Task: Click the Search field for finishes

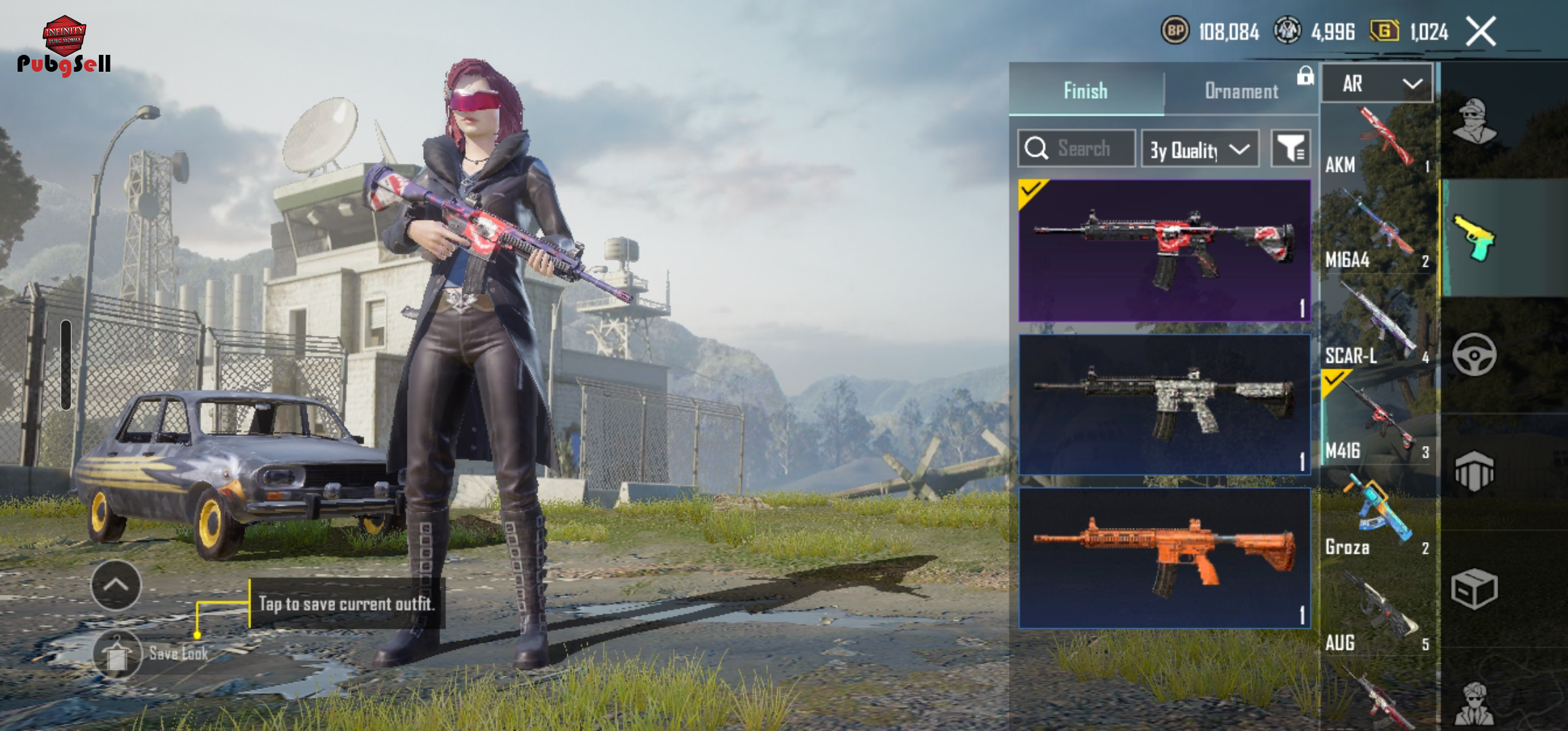Action: pos(1076,148)
